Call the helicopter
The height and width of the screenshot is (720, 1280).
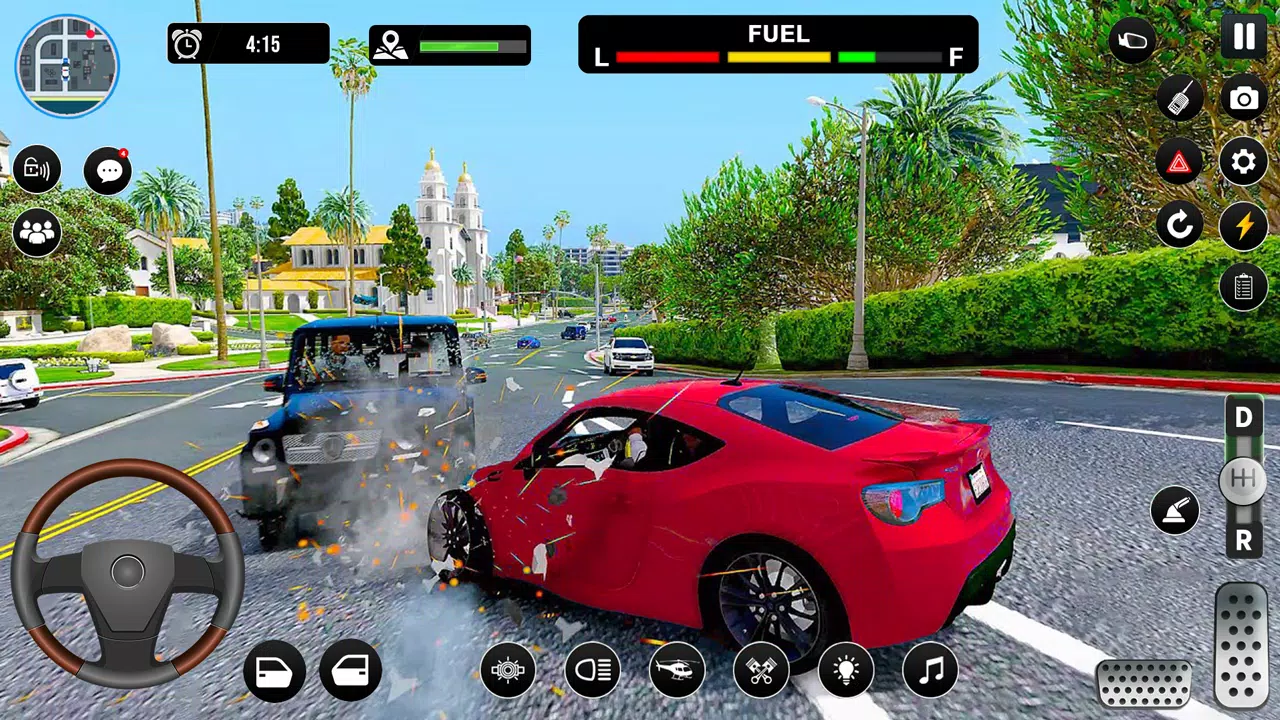point(677,669)
